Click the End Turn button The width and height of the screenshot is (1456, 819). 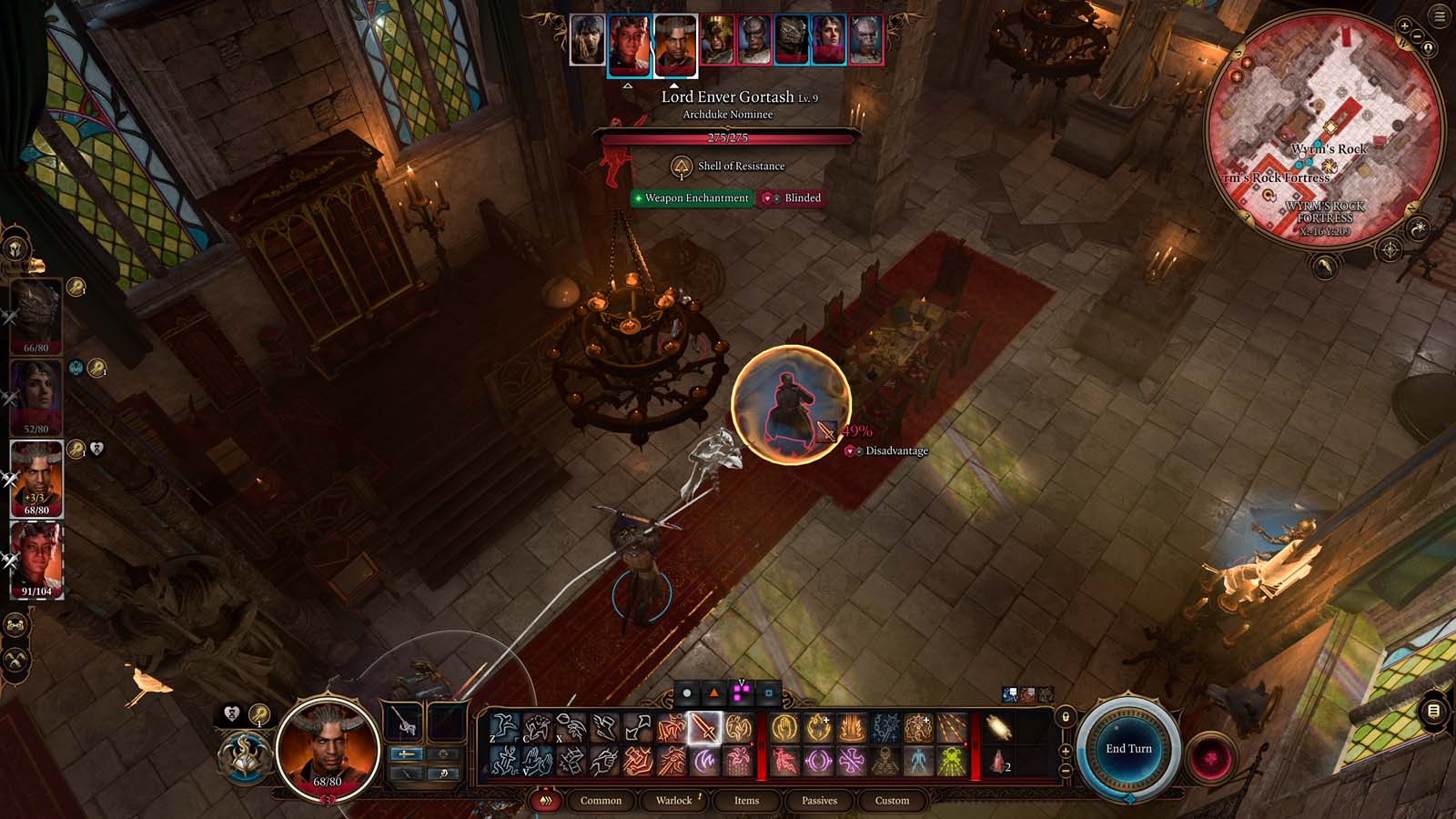click(x=1128, y=747)
